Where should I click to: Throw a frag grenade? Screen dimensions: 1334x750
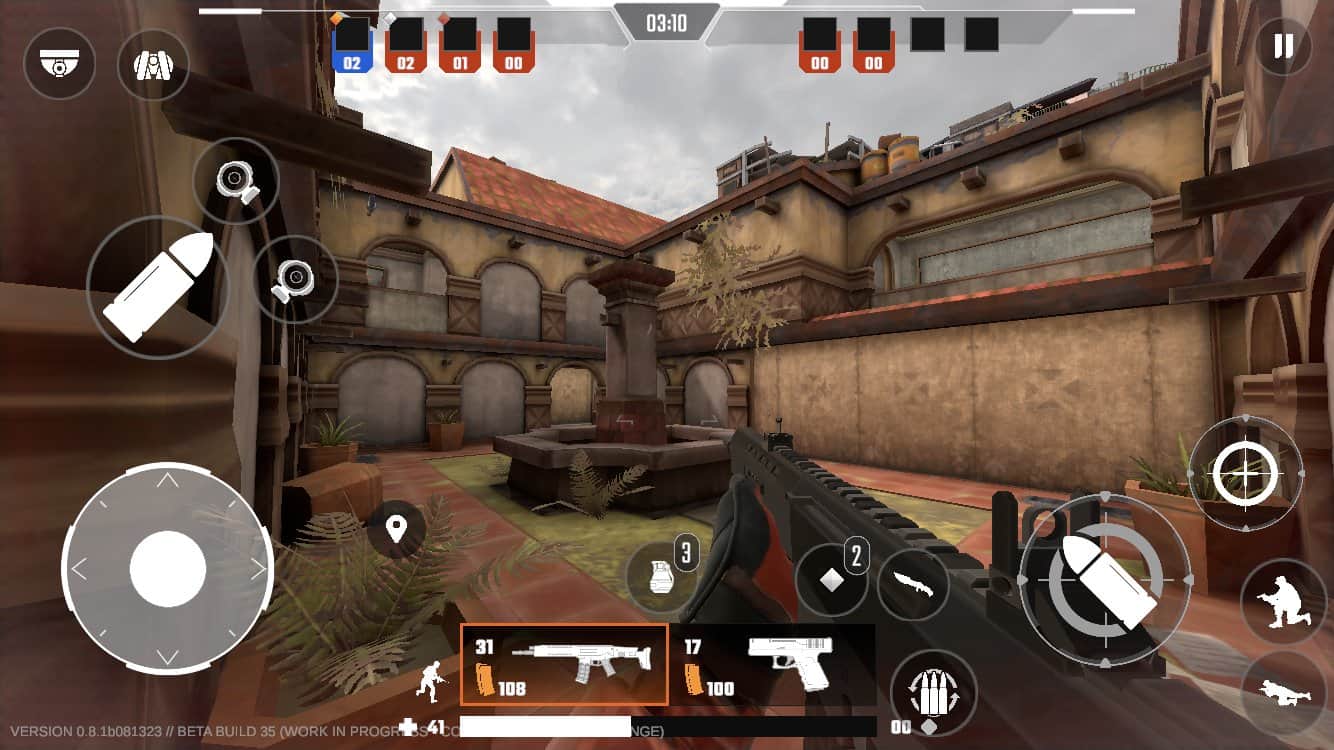click(x=661, y=579)
